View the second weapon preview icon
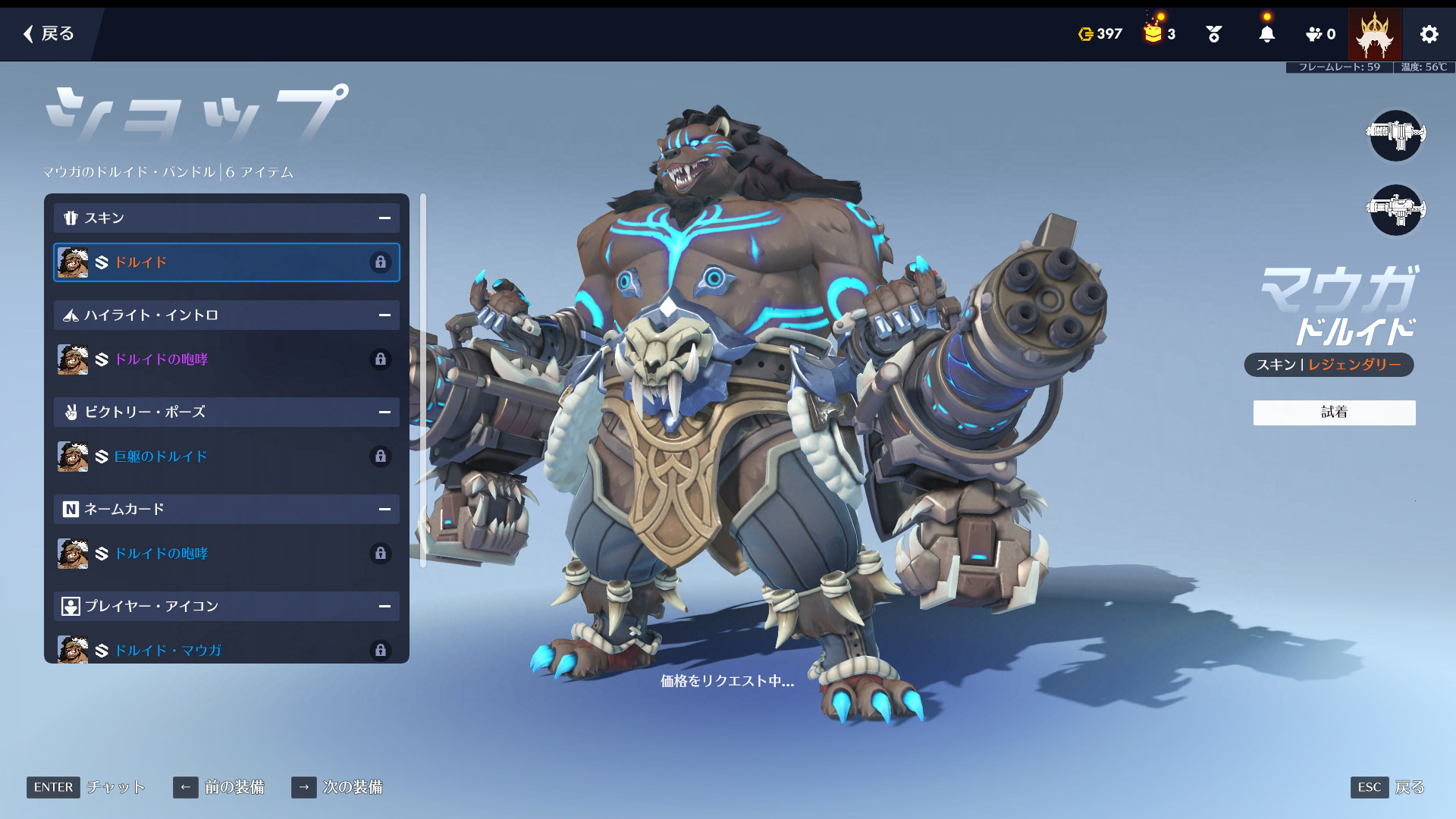Screen dimensions: 1456x819 point(1395,209)
